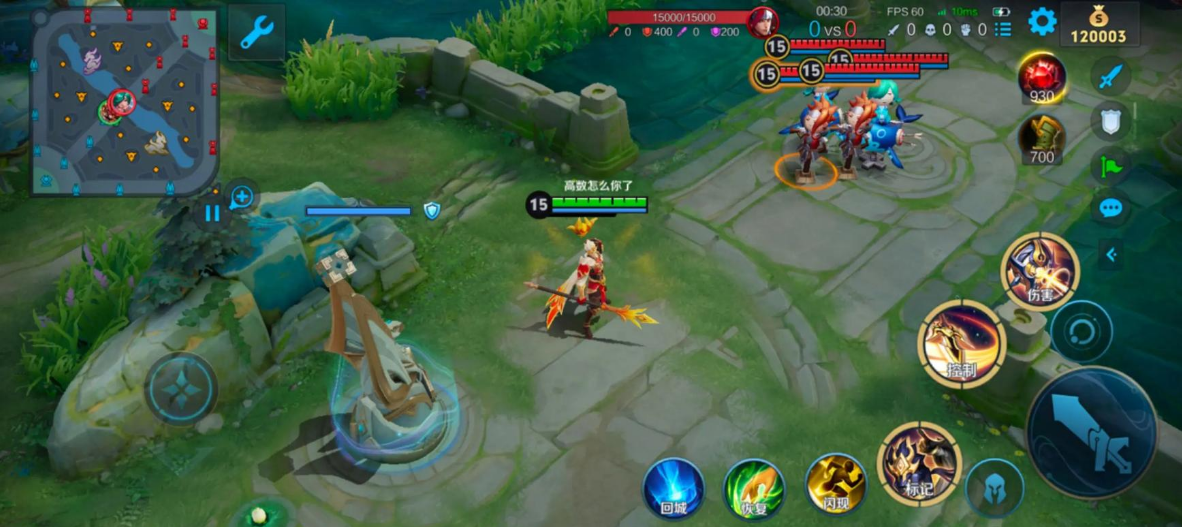
Task: Use the 回城 recall spell
Action: [x=673, y=489]
